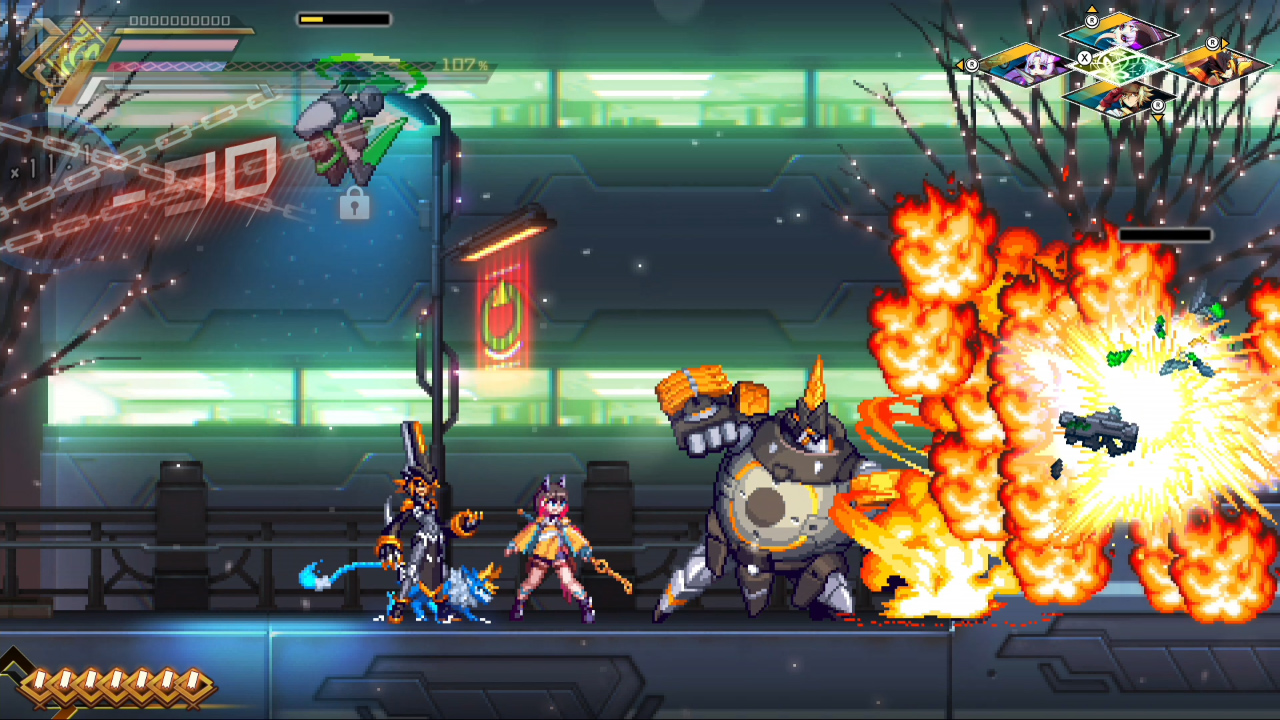Expand the right arrow beside the right portrait
This screenshot has width=1280, height=720.
coord(1224,44)
